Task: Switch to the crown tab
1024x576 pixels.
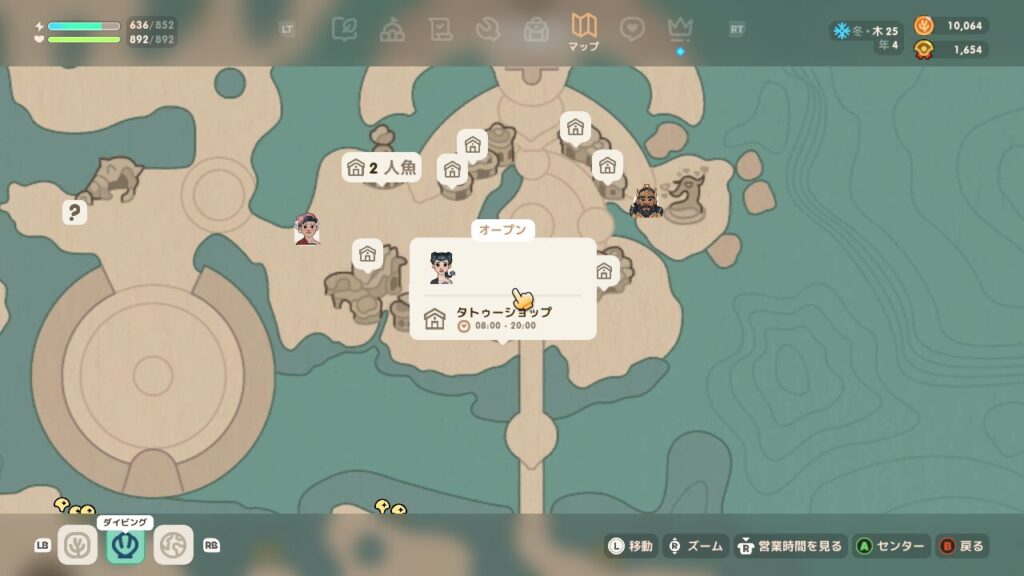Action: tap(680, 29)
